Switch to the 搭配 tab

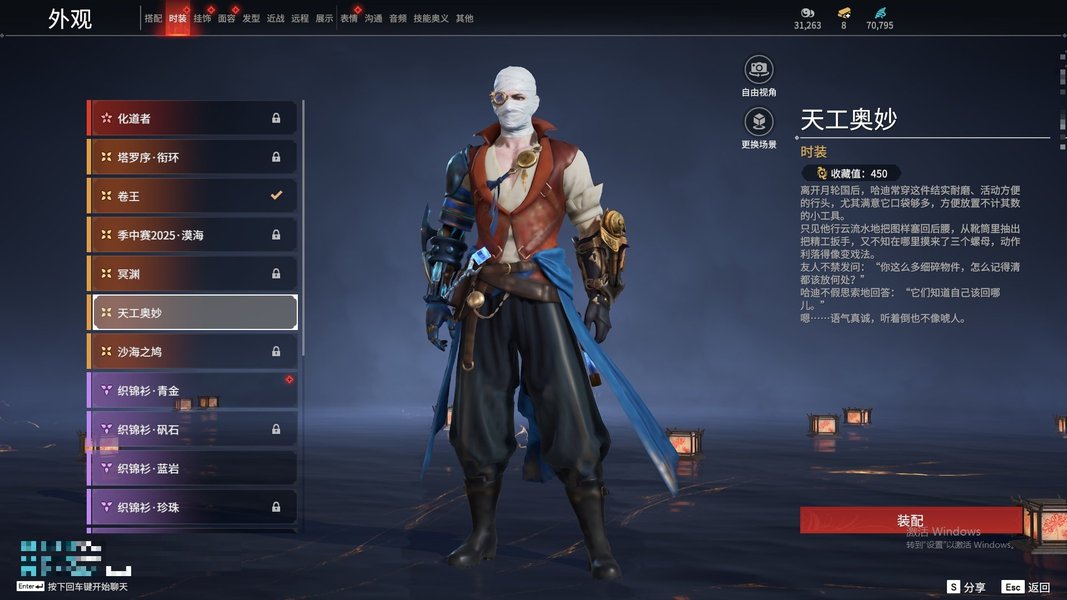(x=153, y=18)
